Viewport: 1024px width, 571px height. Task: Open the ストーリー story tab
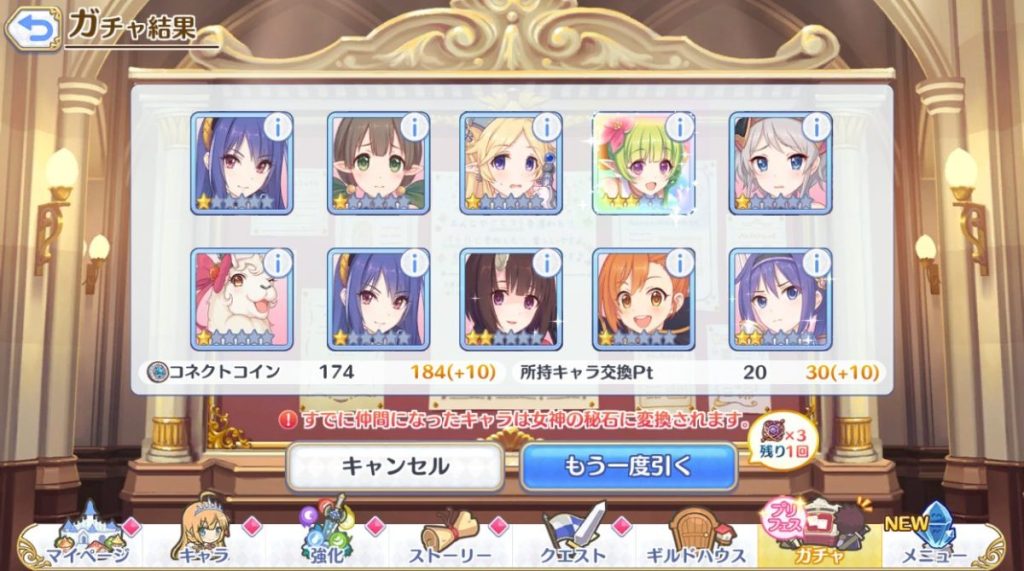pos(453,541)
